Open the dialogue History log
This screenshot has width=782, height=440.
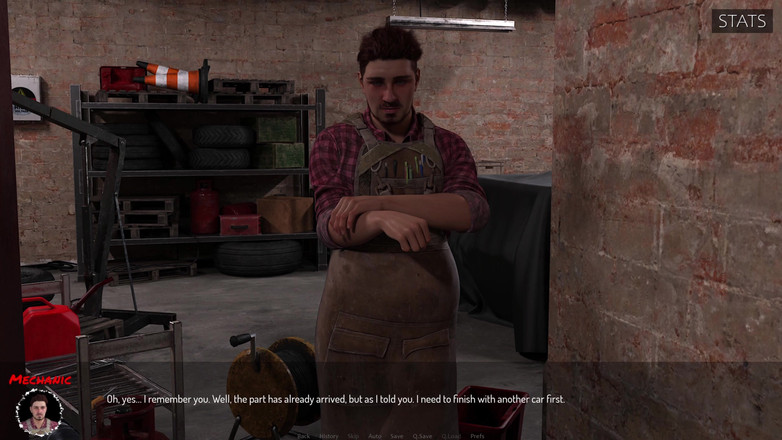[x=328, y=436]
